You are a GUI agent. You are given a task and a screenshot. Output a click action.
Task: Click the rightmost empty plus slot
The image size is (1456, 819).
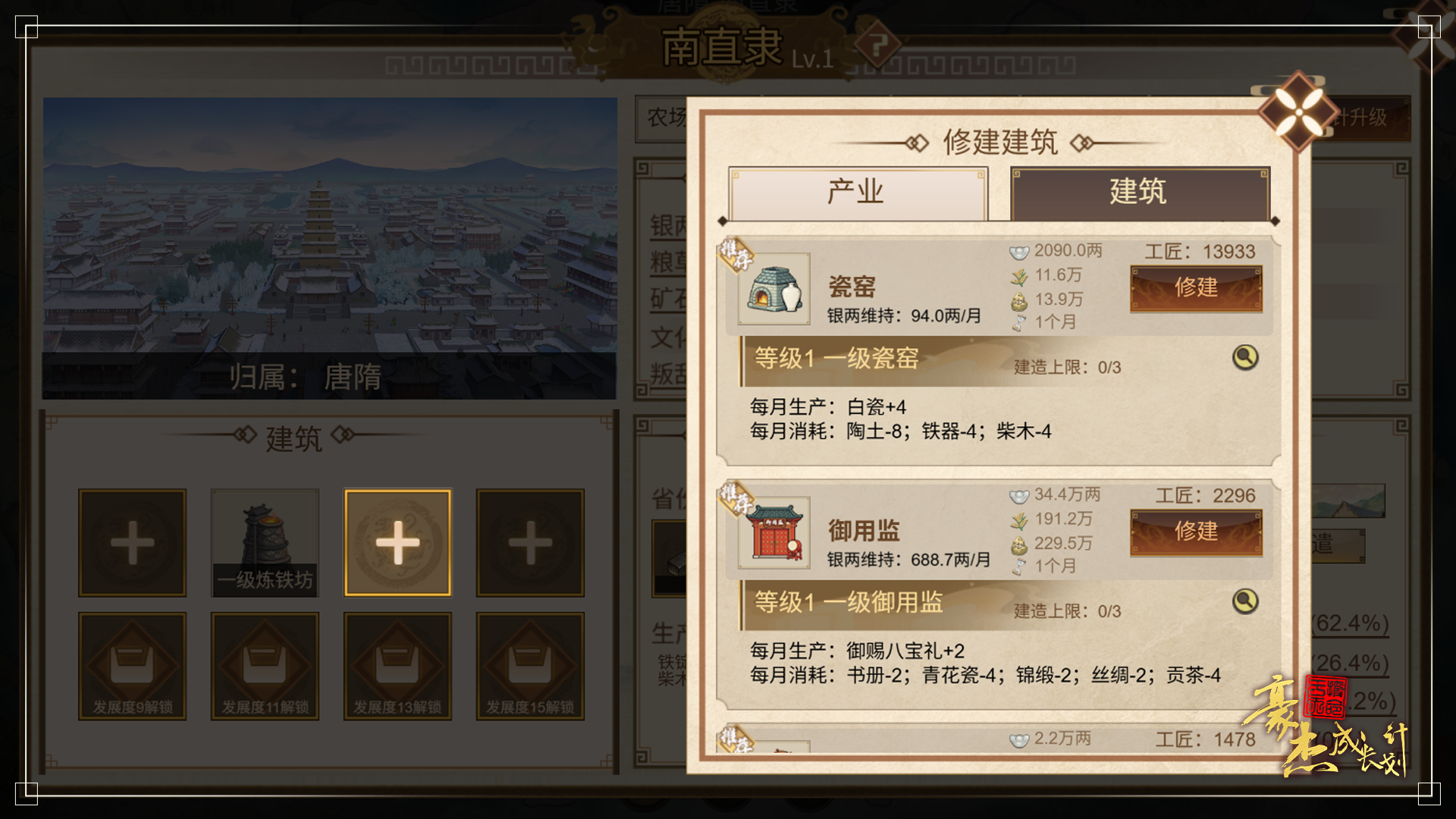[529, 542]
